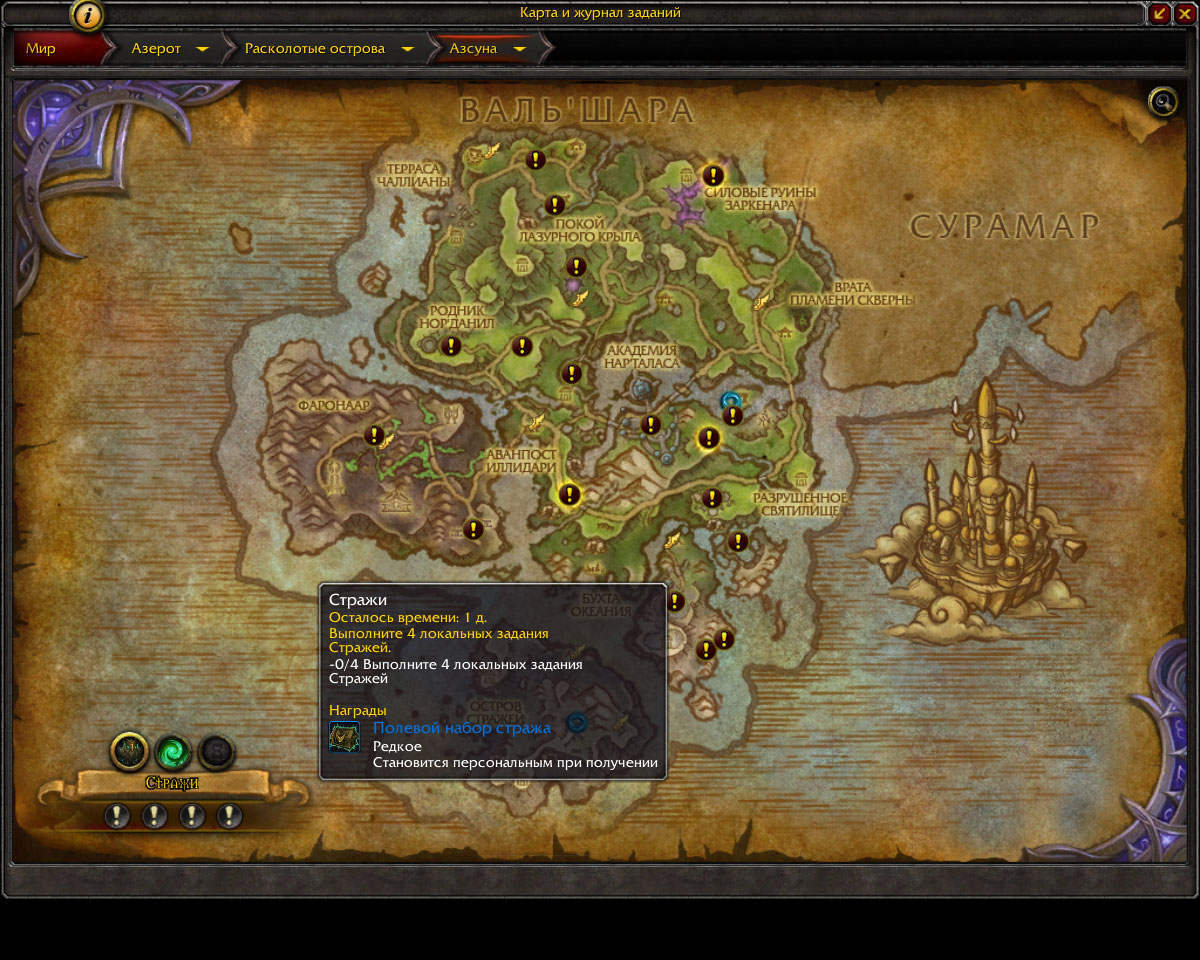The image size is (1200, 960).
Task: Select the Азерот breadcrumb button
Action: click(157, 48)
